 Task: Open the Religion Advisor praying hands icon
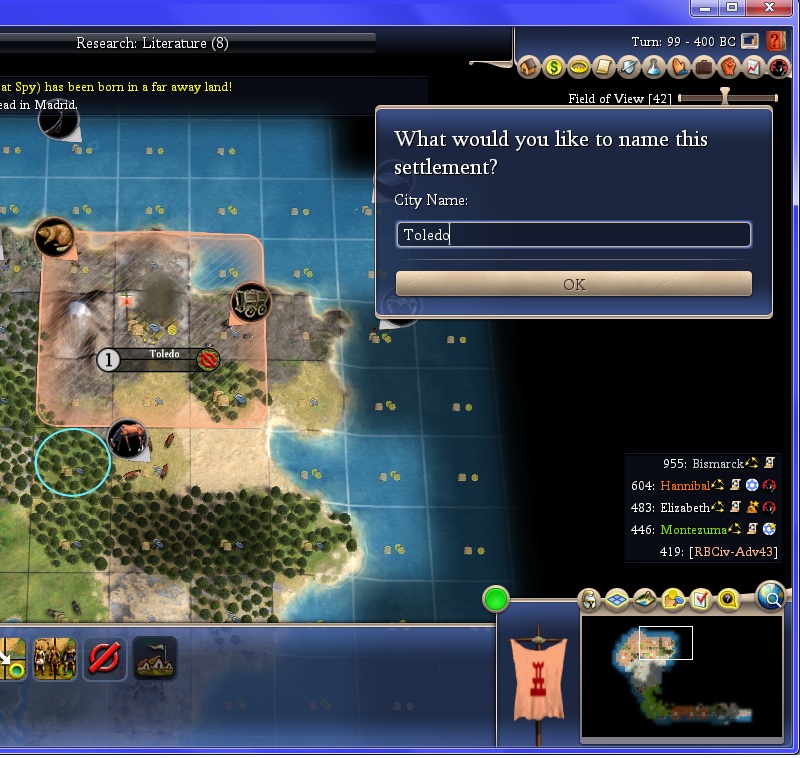[x=678, y=68]
